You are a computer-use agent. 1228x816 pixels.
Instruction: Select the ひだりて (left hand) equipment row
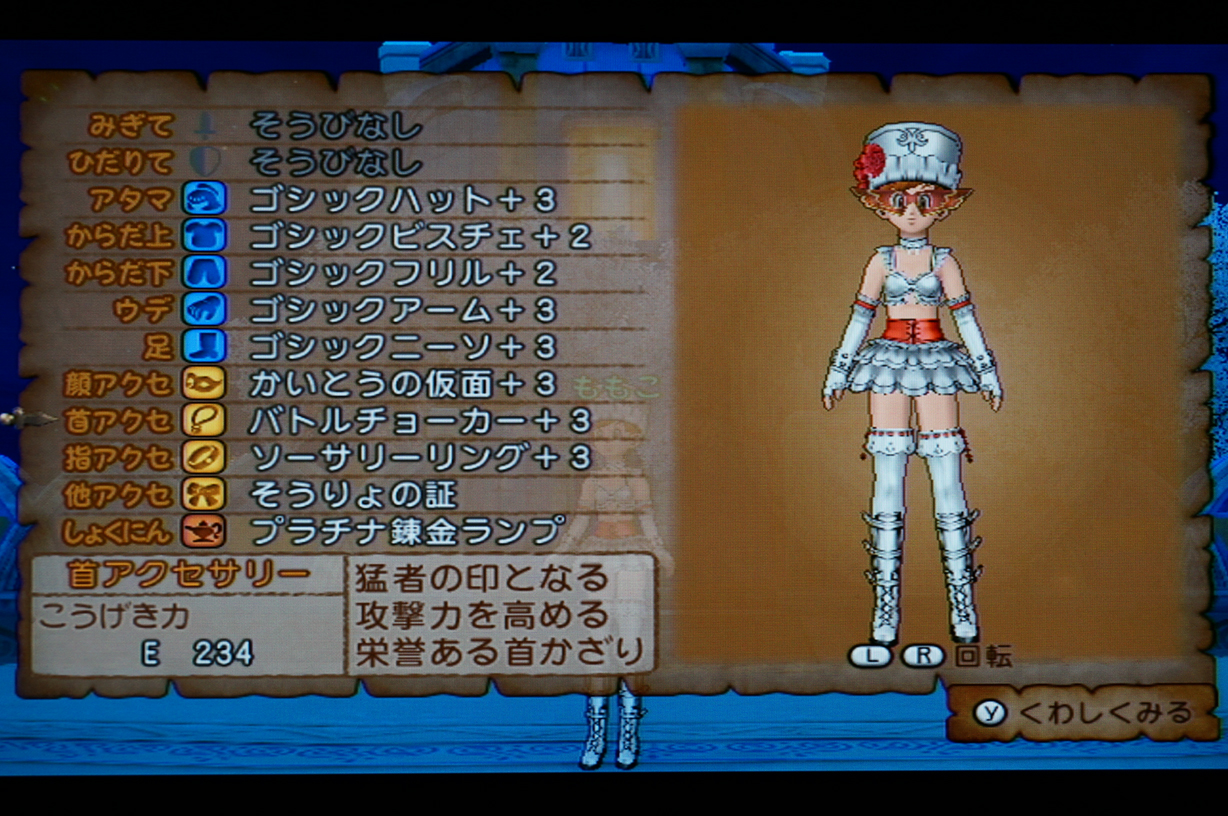point(335,162)
